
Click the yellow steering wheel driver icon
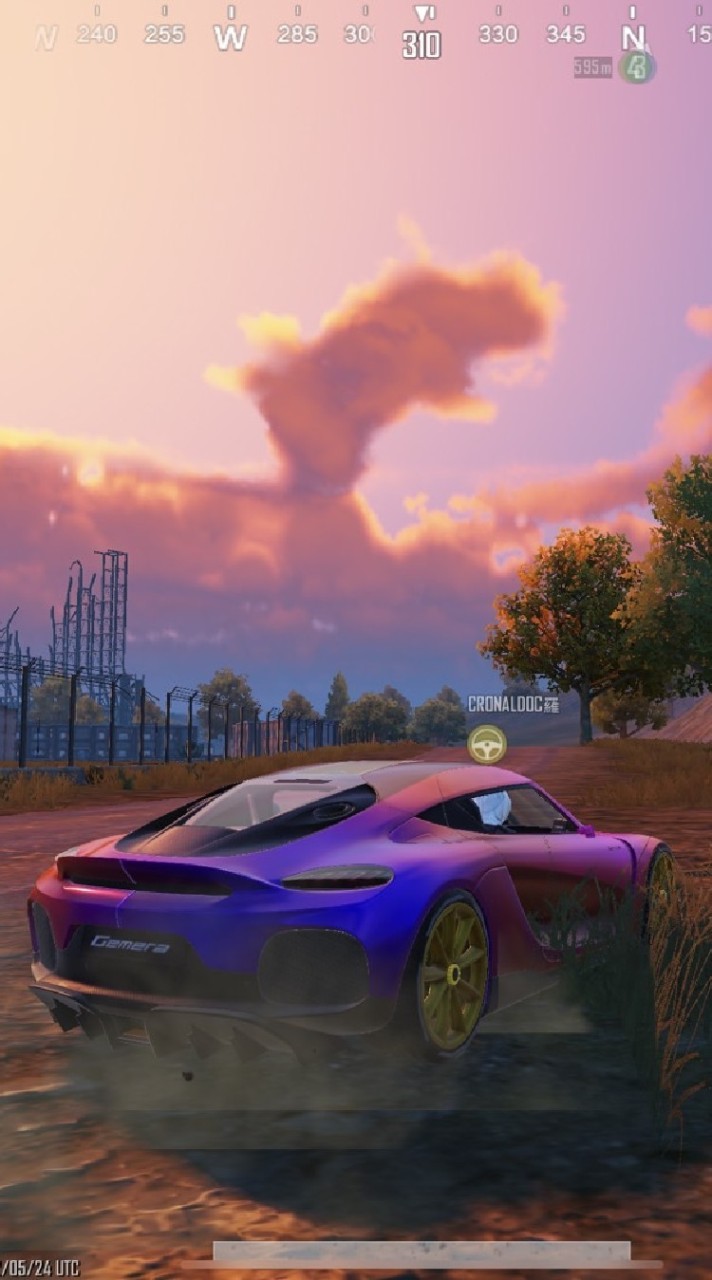pos(487,744)
